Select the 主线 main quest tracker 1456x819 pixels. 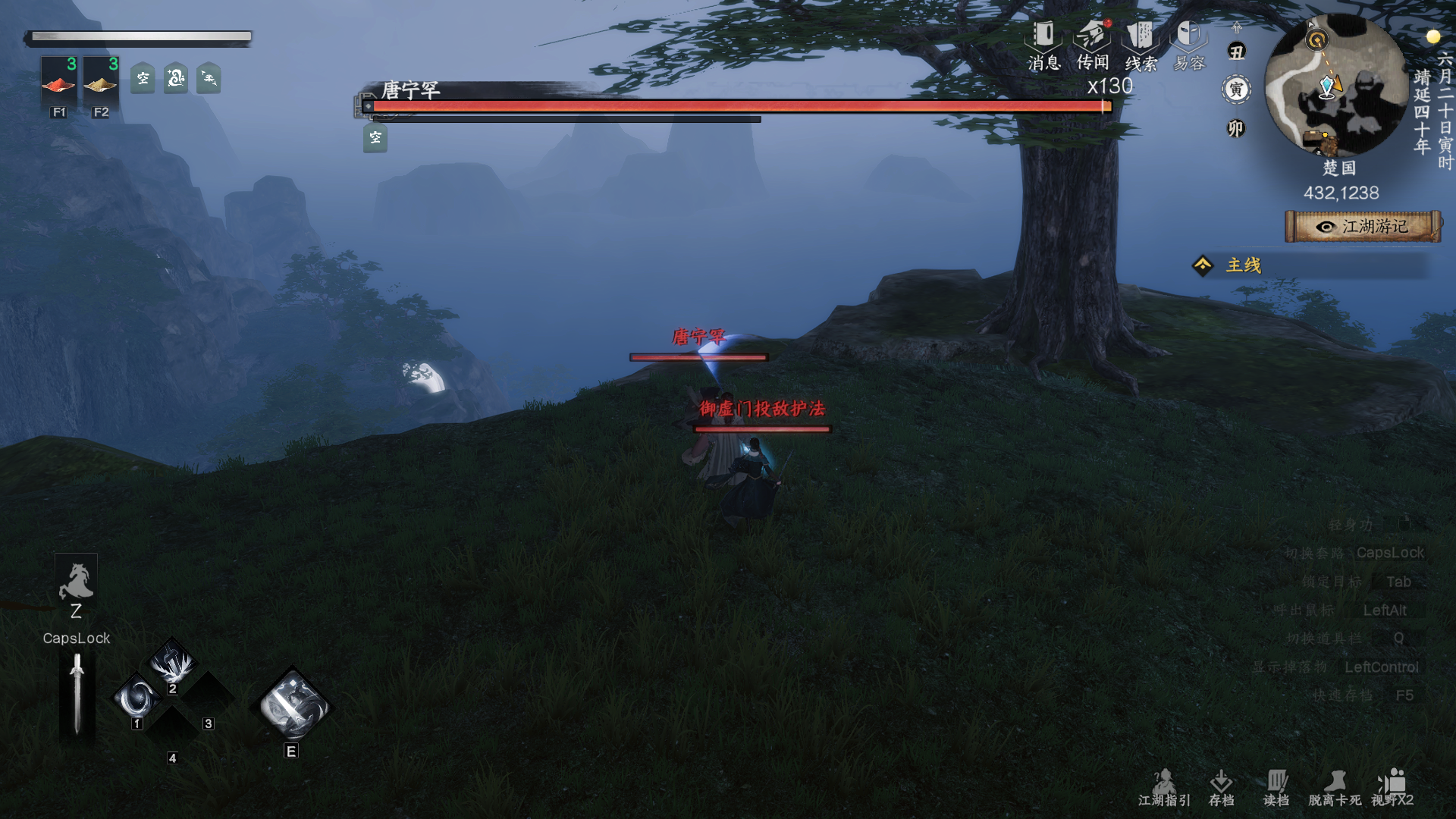point(1244,265)
